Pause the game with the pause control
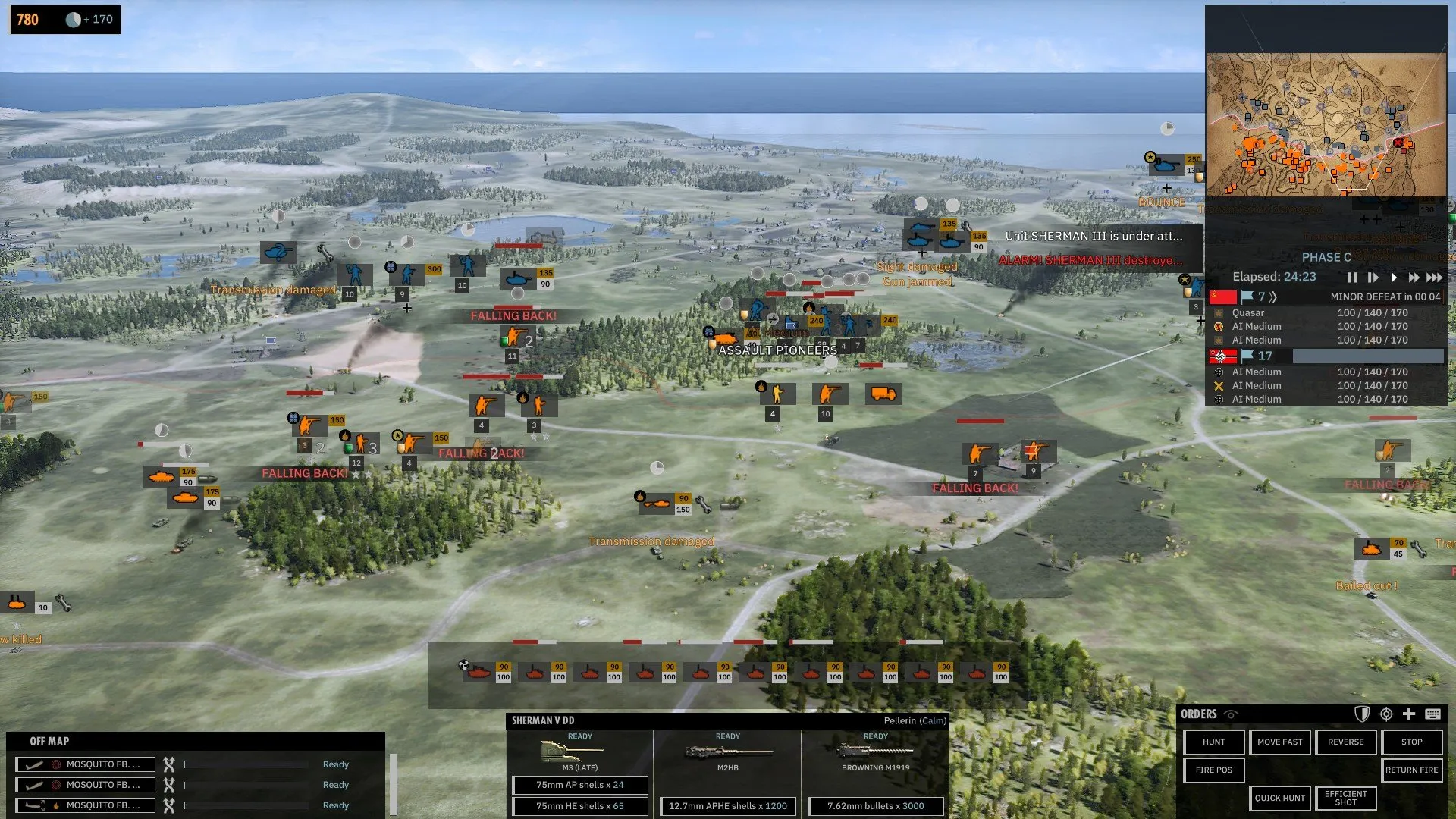 coord(1353,278)
